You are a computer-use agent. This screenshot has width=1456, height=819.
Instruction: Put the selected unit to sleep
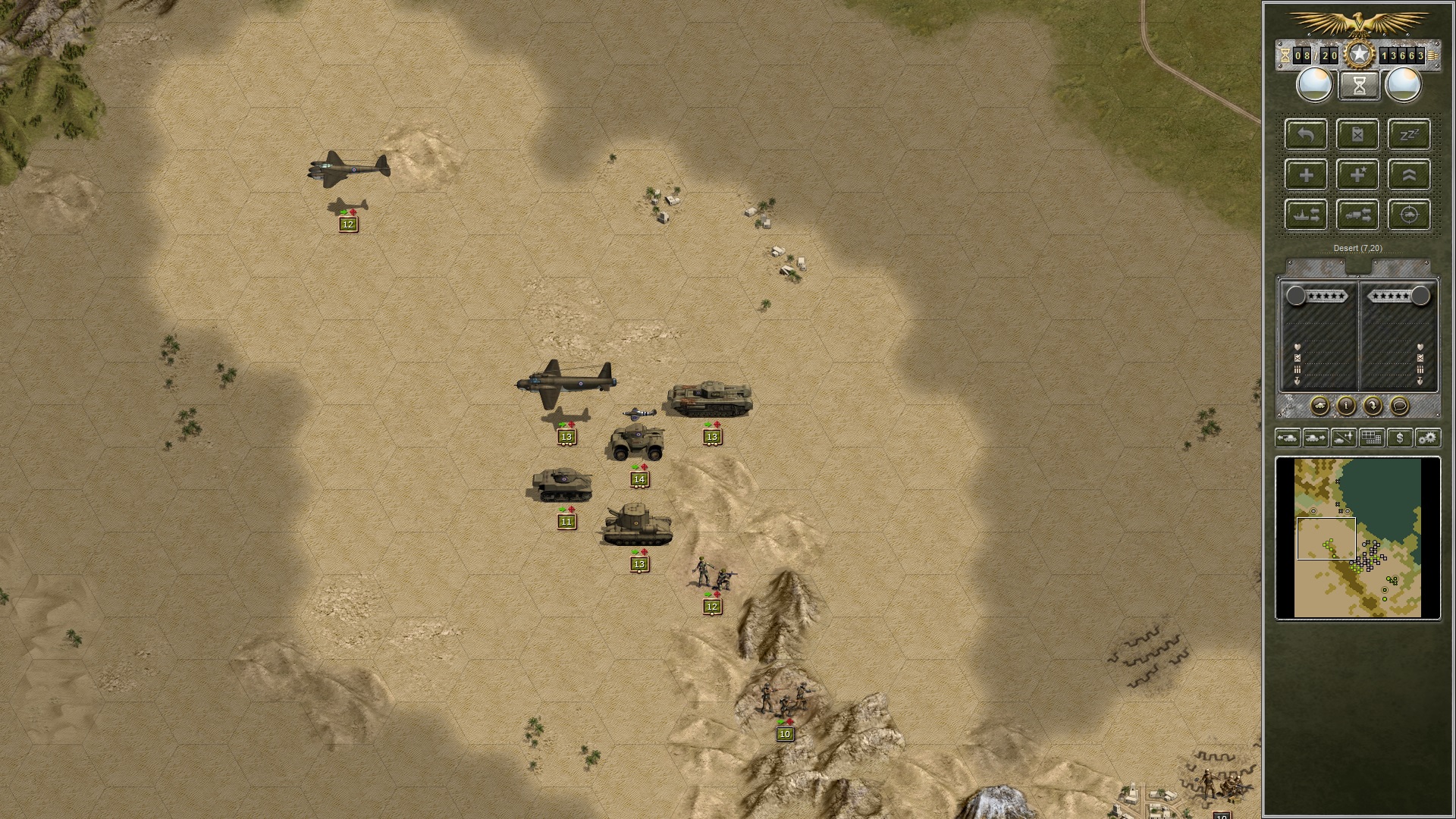[1409, 136]
